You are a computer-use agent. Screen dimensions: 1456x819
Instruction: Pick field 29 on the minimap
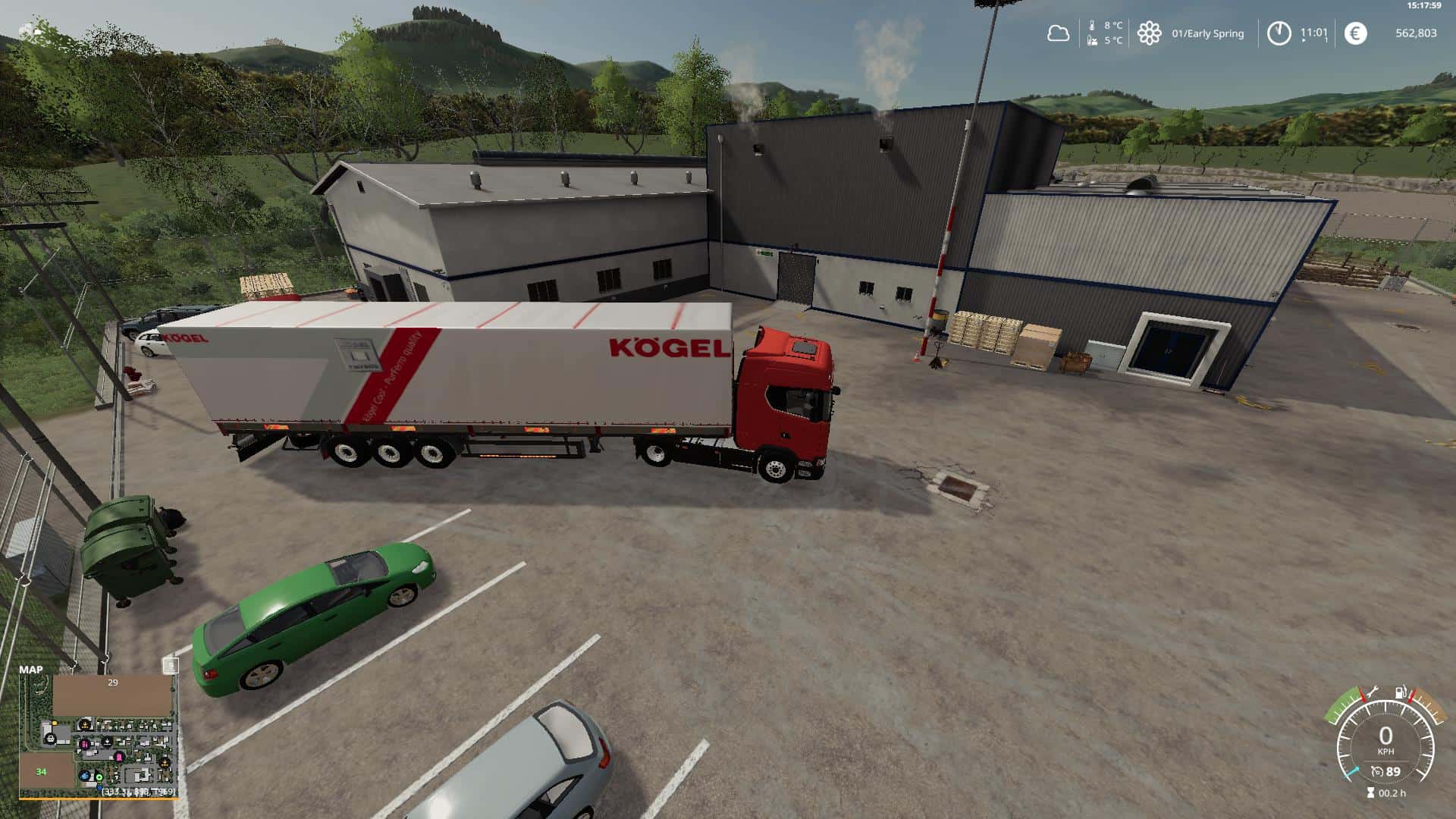coord(112,694)
